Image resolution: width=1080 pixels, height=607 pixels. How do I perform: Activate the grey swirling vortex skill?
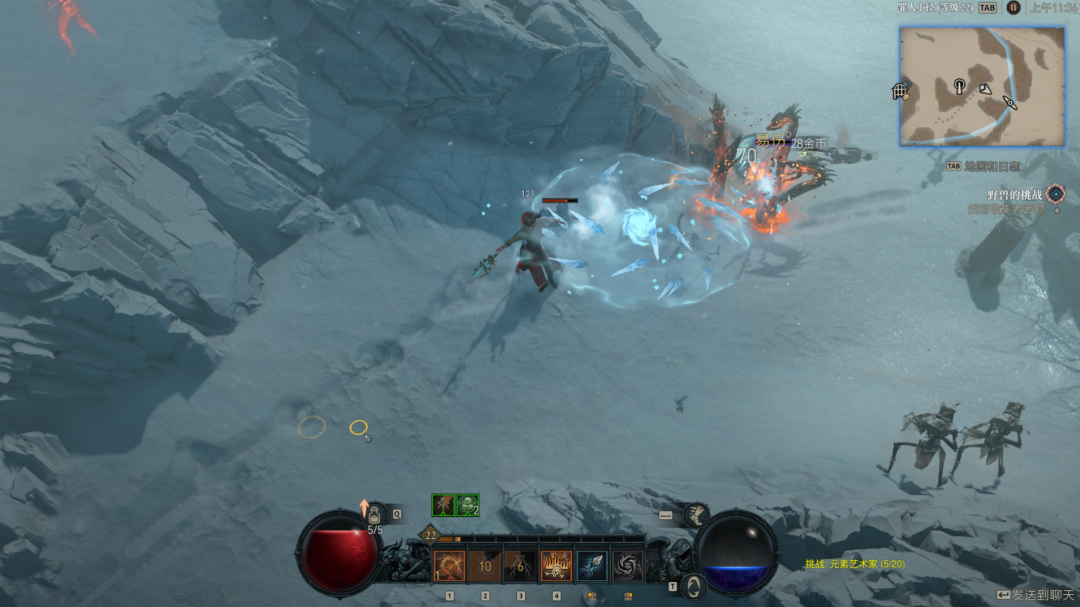click(628, 566)
